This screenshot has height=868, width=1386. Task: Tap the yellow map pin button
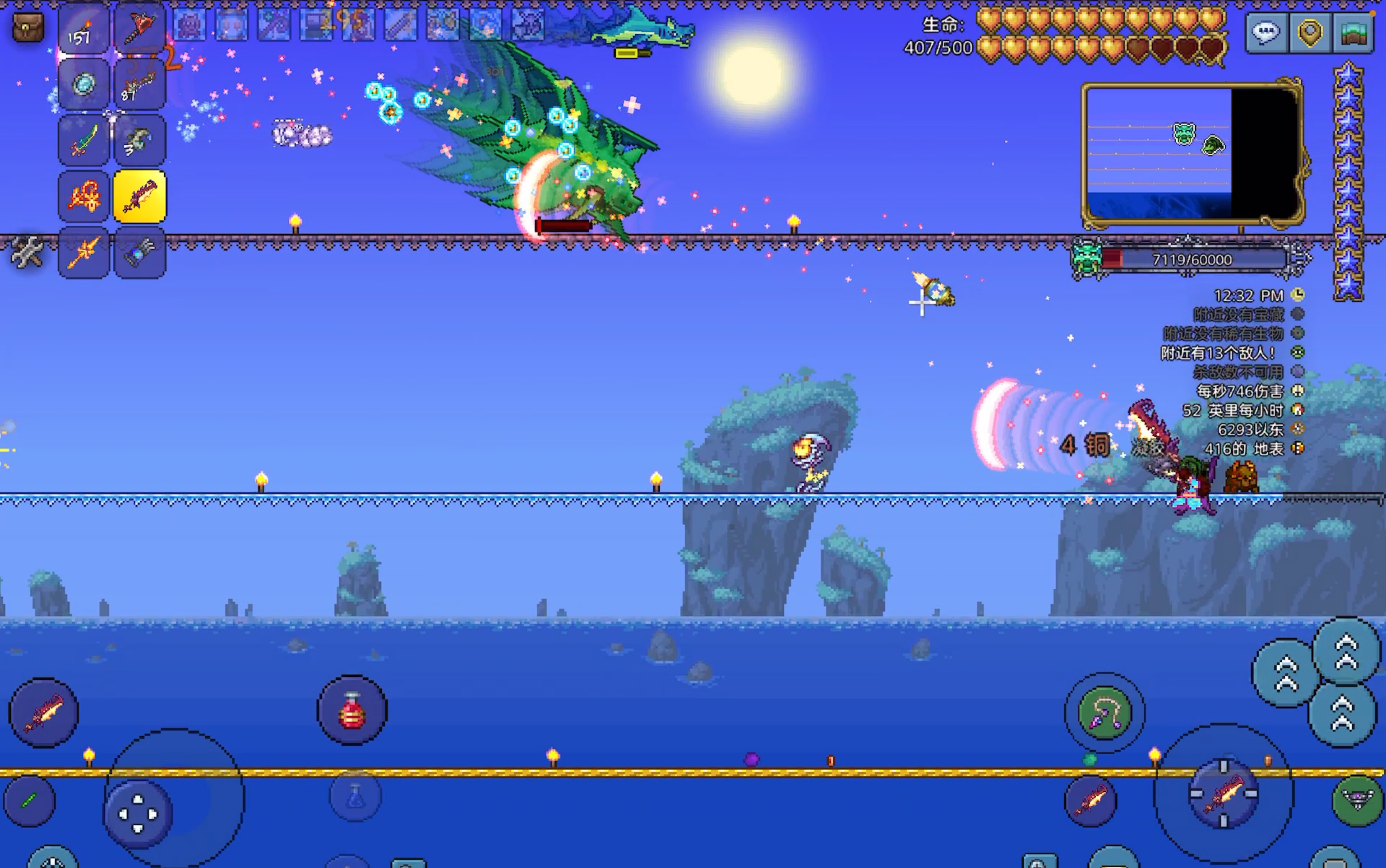(1310, 33)
